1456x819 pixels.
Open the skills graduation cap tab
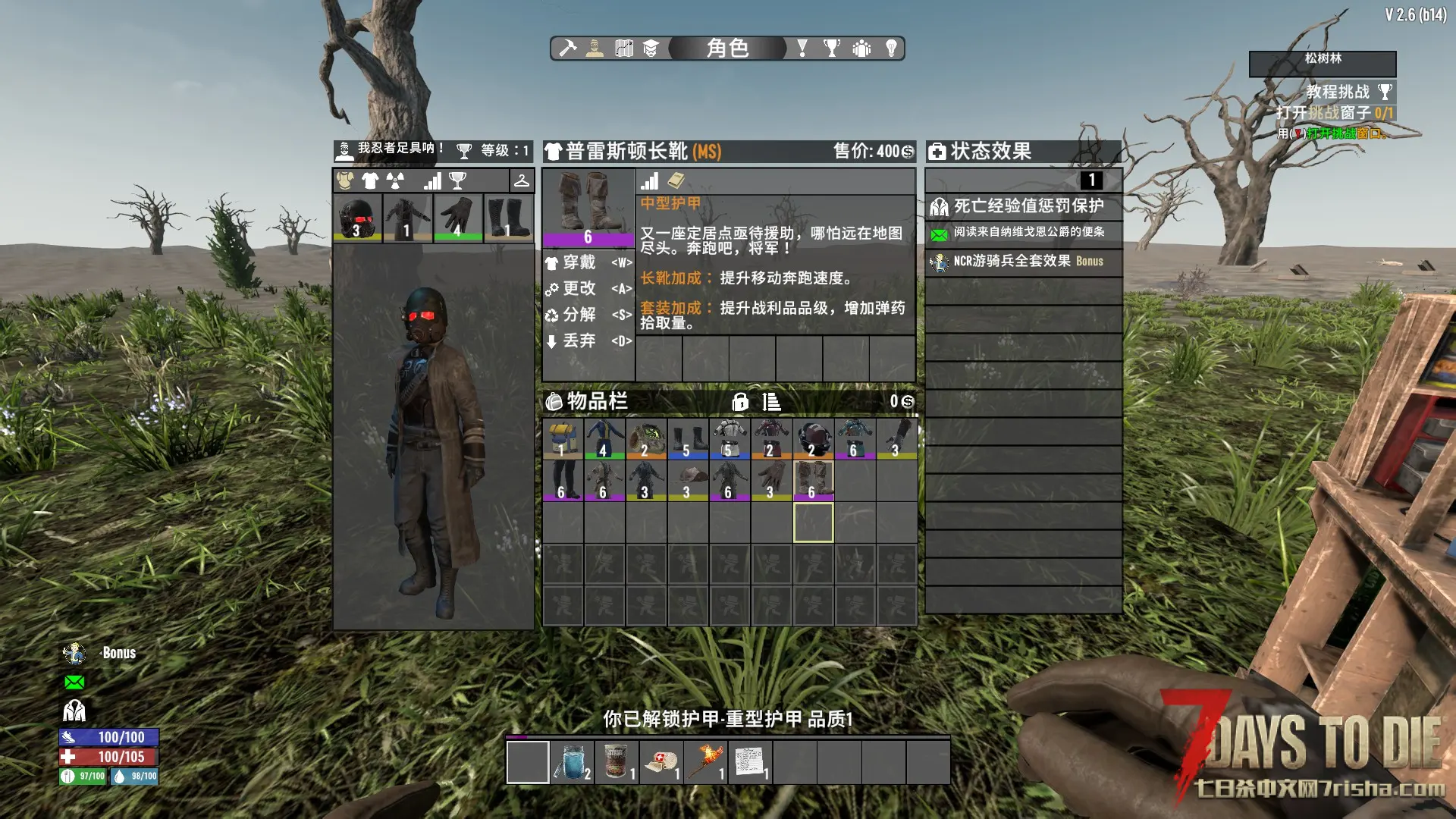pos(651,49)
